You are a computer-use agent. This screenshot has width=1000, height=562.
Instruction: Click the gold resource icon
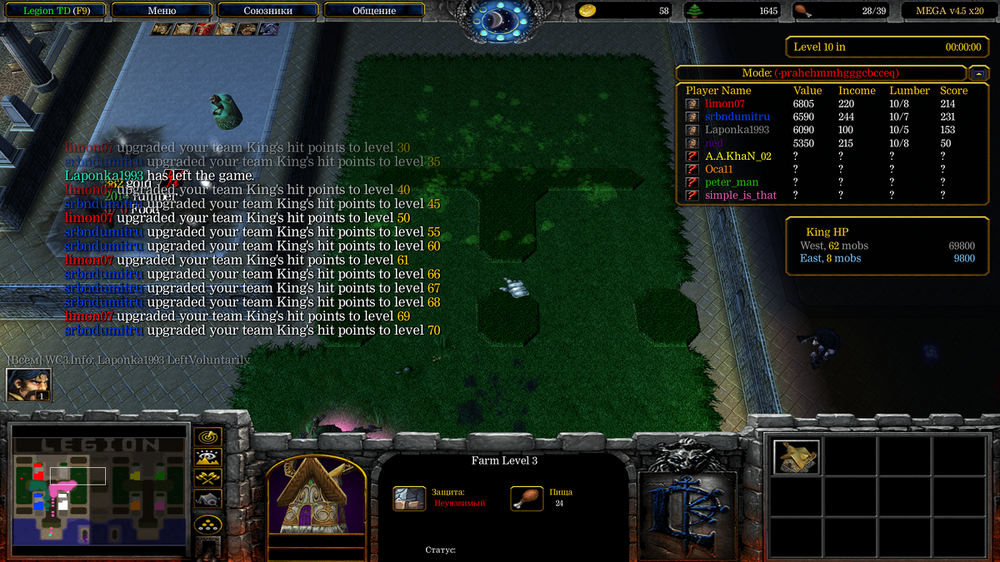point(588,11)
